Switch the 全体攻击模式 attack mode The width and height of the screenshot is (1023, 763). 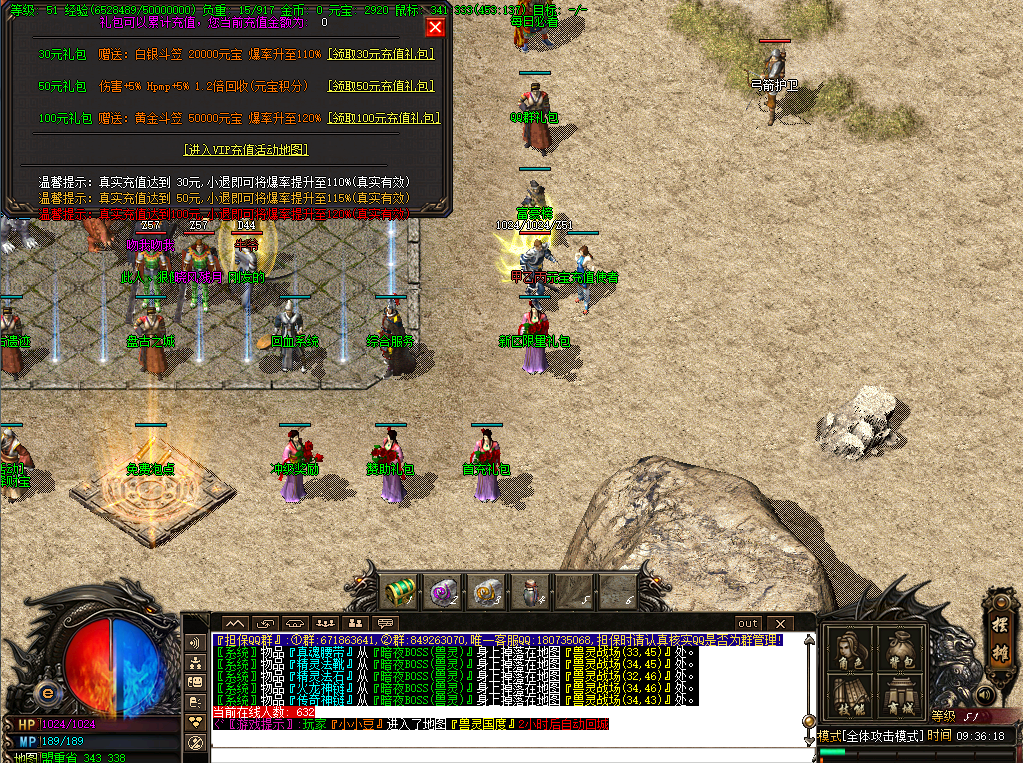[870, 736]
